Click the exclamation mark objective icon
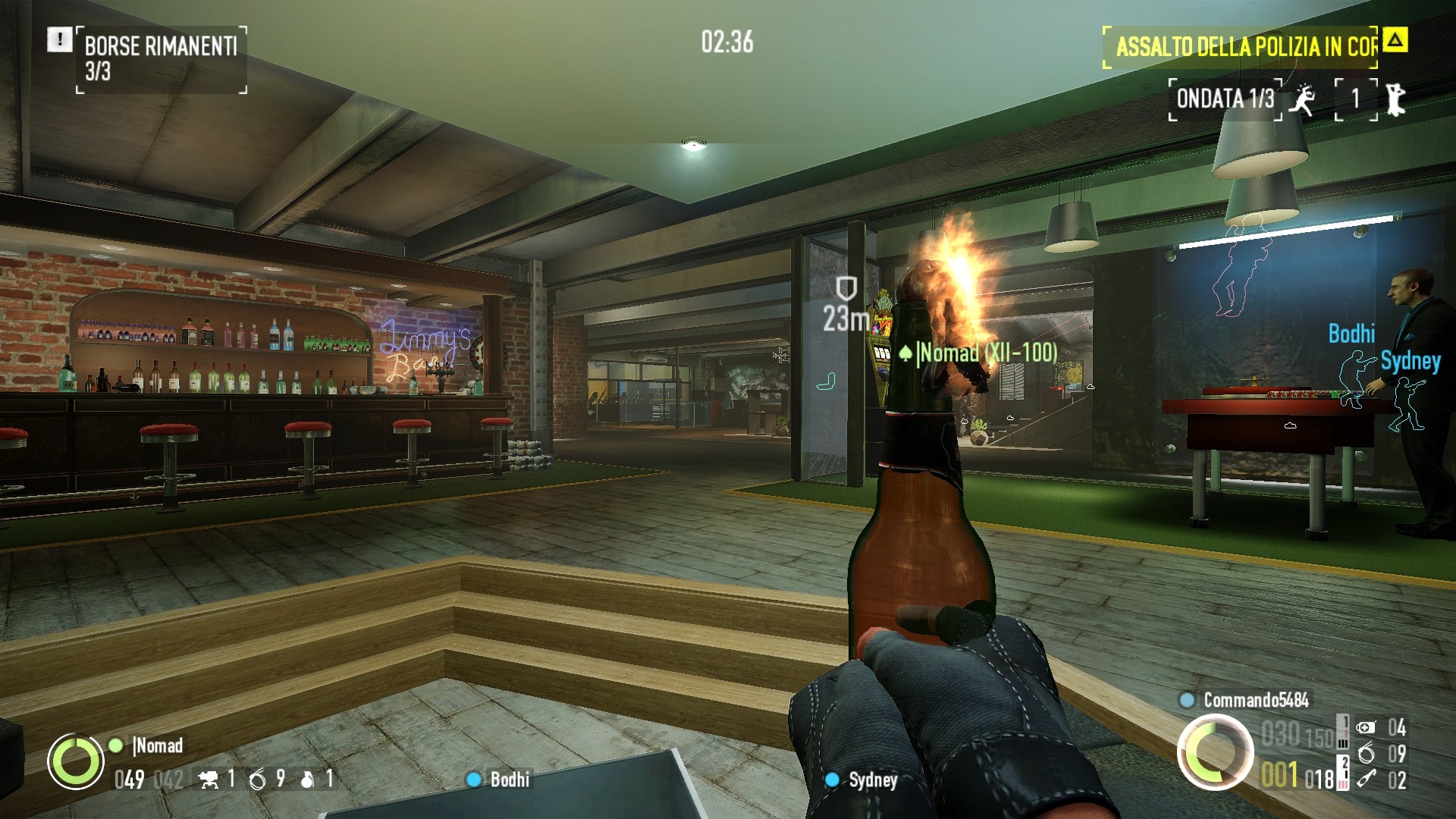 pos(59,39)
